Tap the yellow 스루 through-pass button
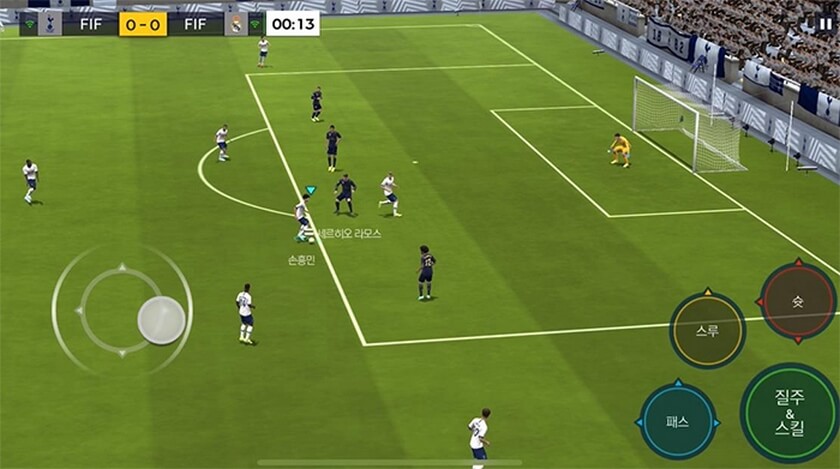Image resolution: width=840 pixels, height=469 pixels. tap(707, 330)
